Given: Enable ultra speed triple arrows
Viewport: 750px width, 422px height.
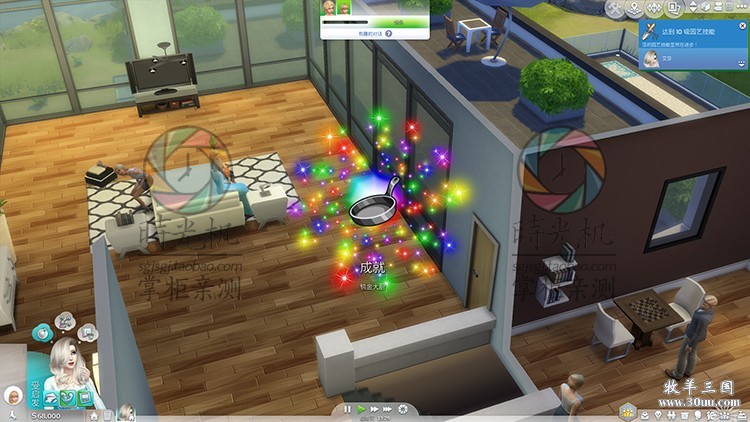Looking at the screenshot, I should point(385,409).
